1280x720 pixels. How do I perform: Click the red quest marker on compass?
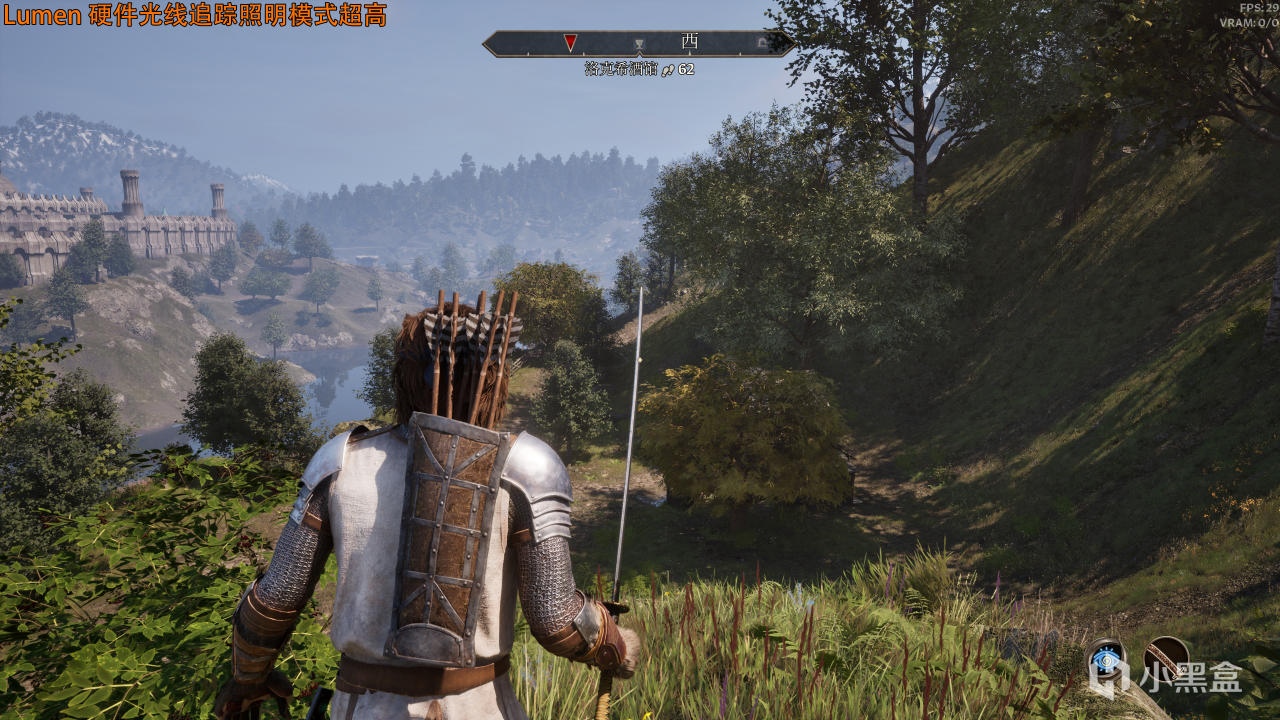570,42
